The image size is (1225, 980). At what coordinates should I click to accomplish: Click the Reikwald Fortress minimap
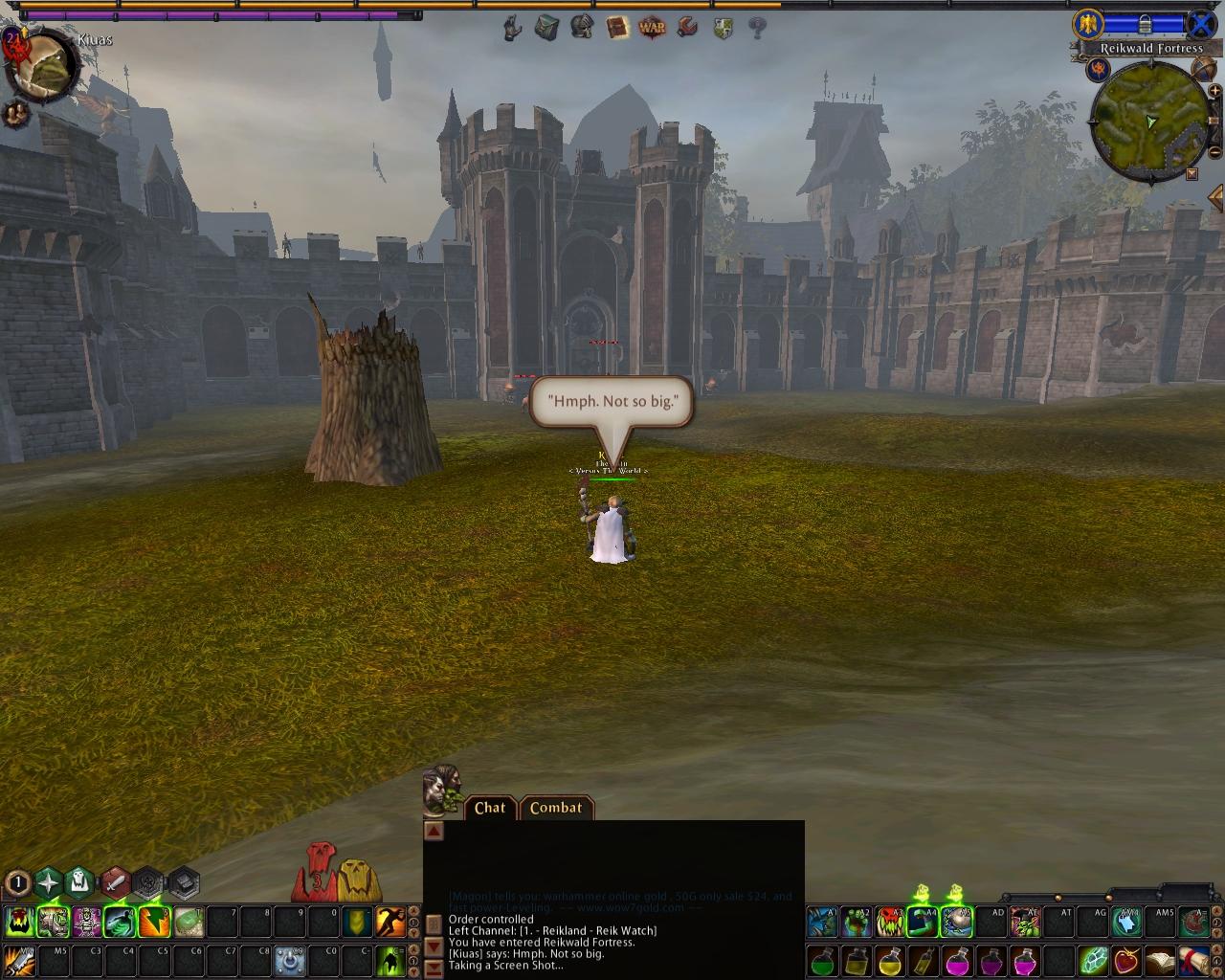tap(1149, 122)
